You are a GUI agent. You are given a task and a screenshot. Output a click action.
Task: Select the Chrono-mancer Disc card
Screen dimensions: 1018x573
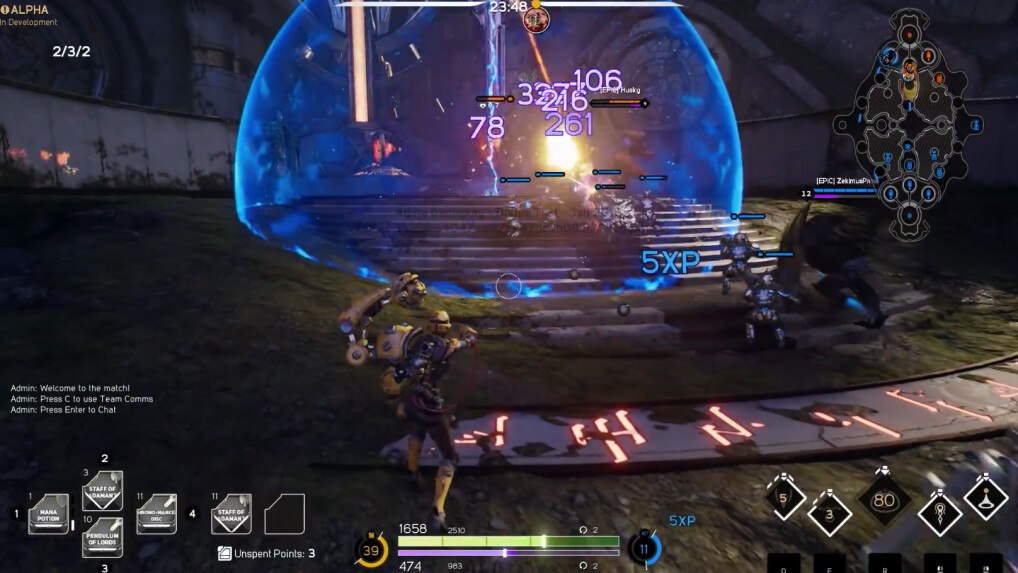(156, 513)
